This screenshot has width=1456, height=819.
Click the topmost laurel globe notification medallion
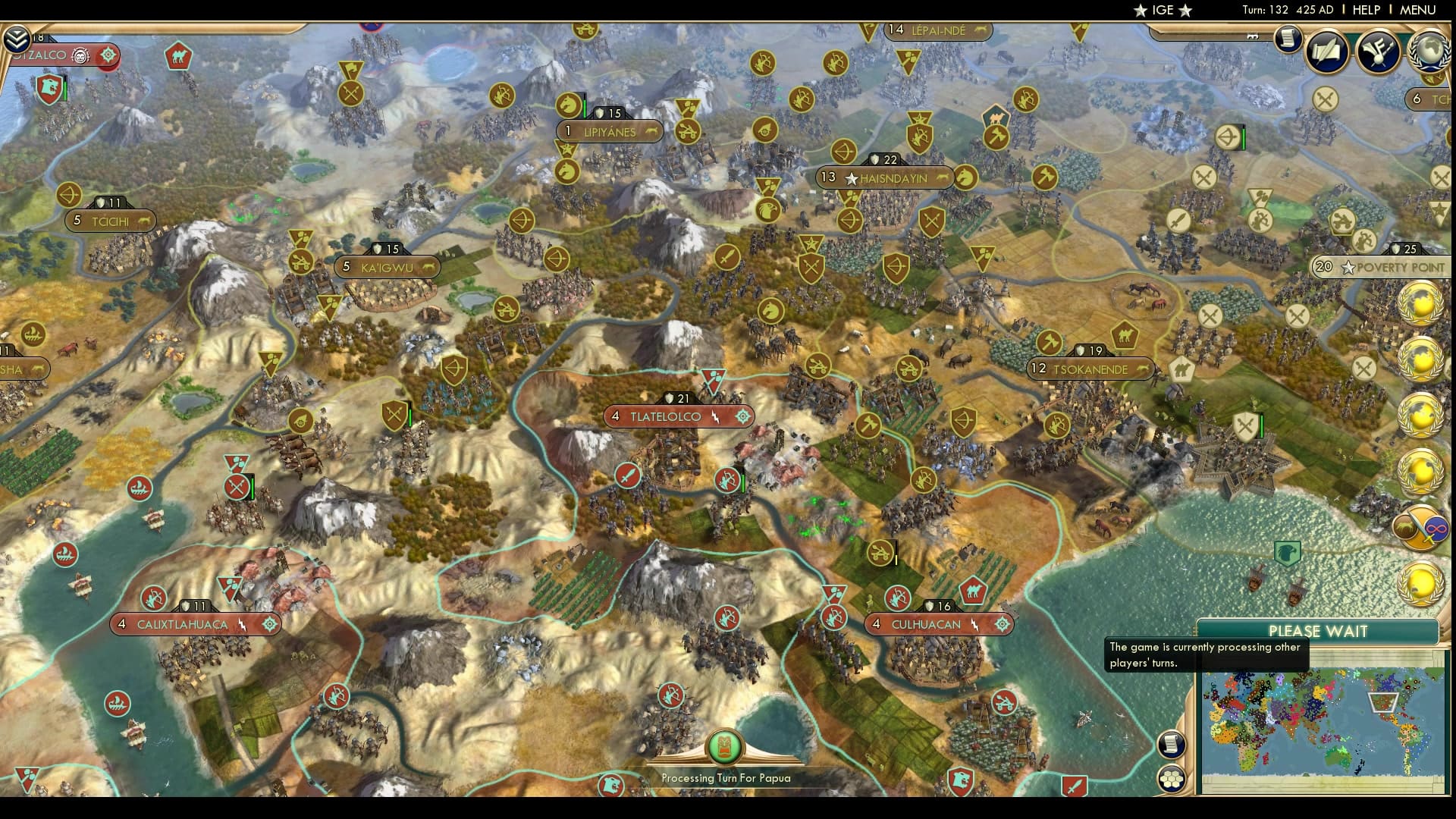click(1421, 303)
